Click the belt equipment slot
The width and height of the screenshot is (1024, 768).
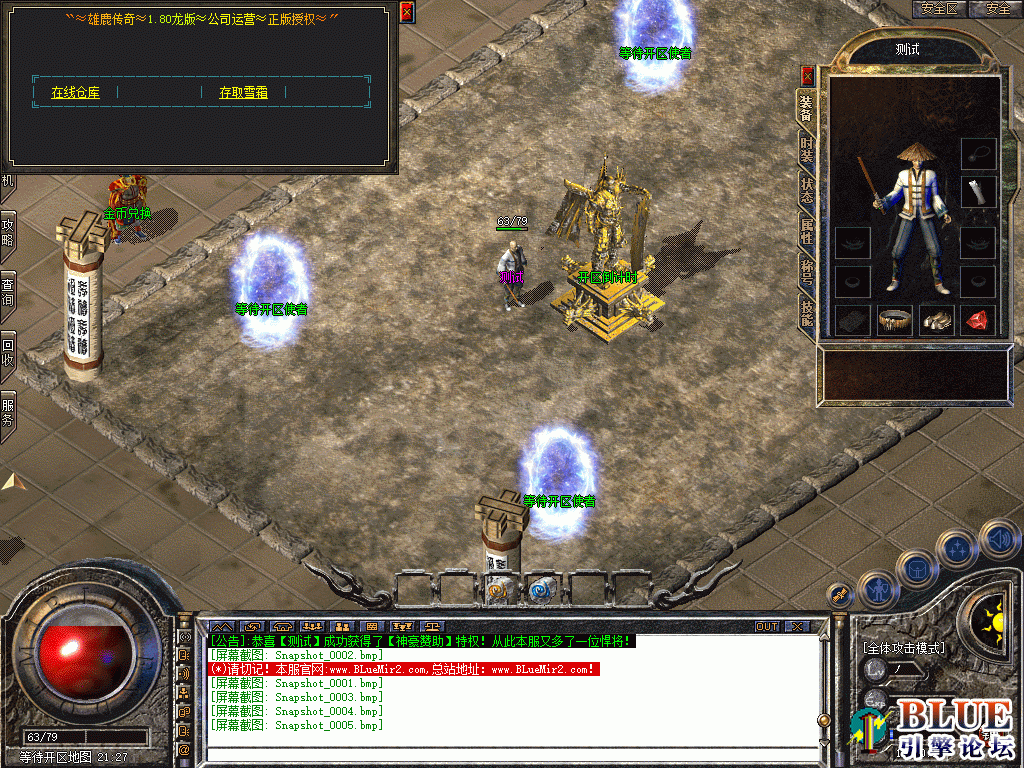tap(894, 320)
